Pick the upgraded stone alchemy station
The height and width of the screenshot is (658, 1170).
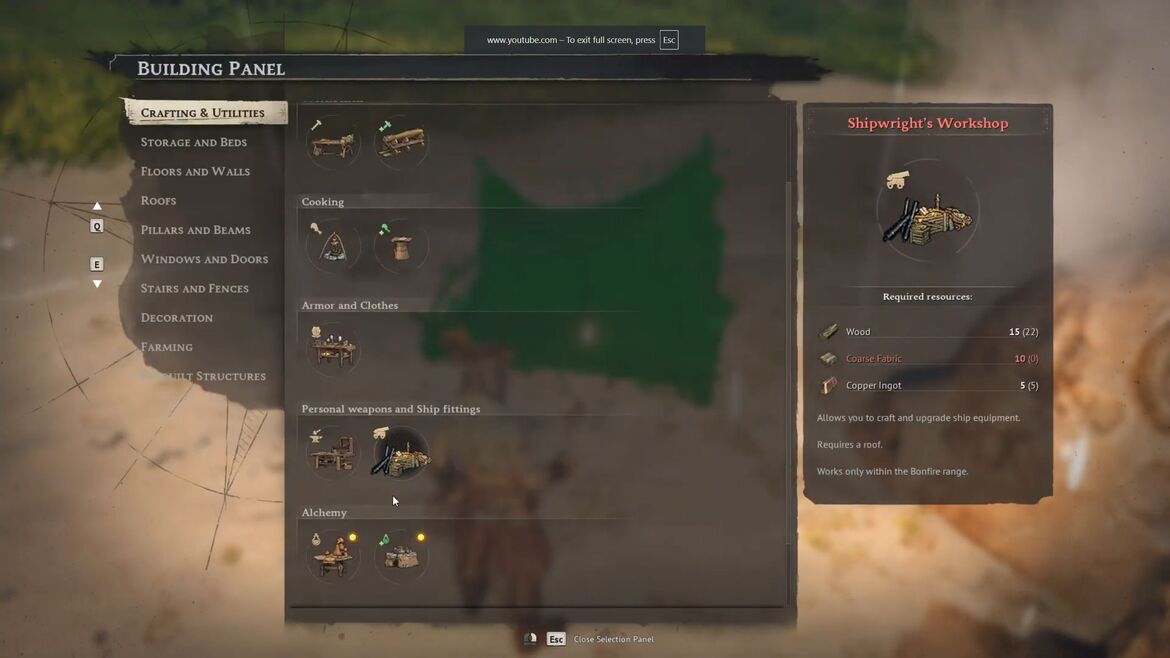pos(401,557)
